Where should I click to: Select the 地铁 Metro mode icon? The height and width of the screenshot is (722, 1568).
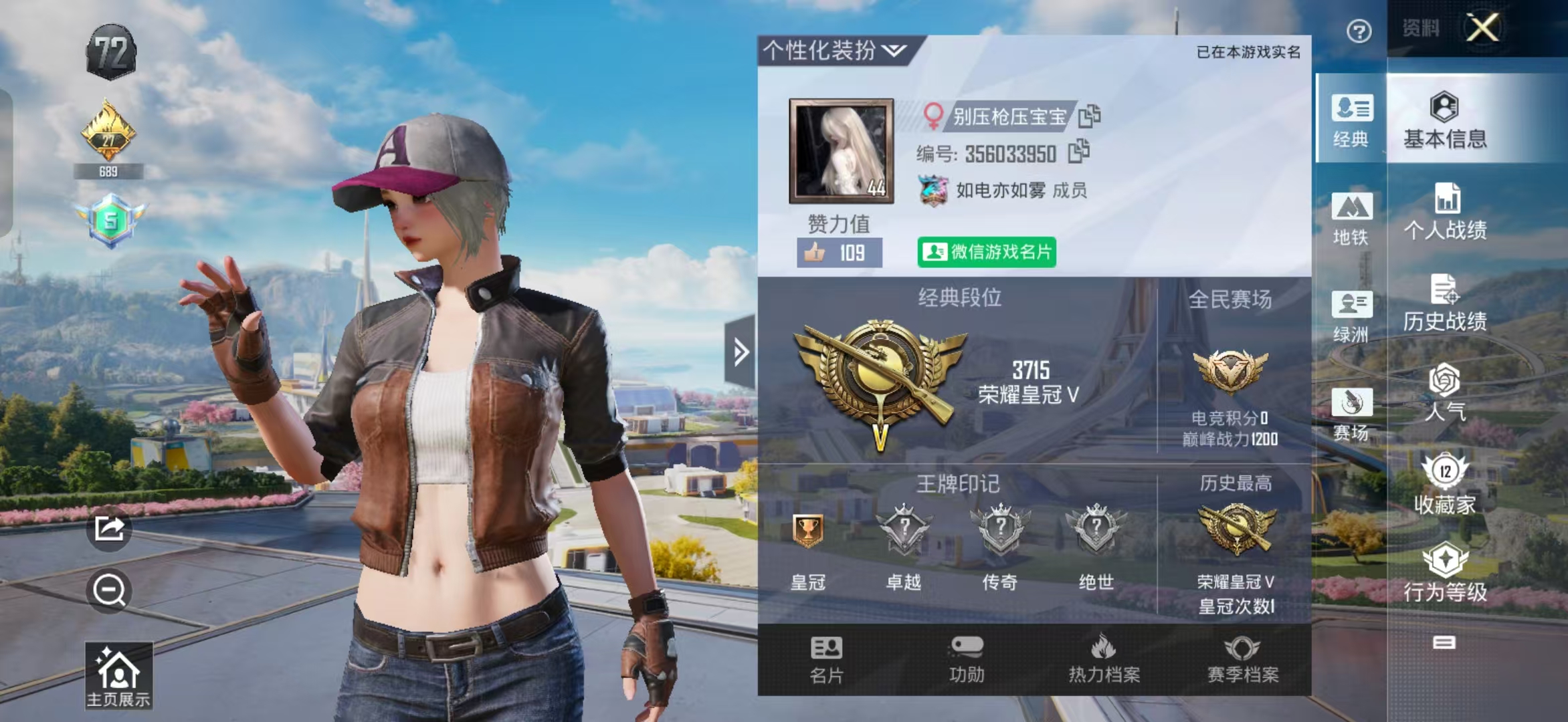click(x=1351, y=221)
